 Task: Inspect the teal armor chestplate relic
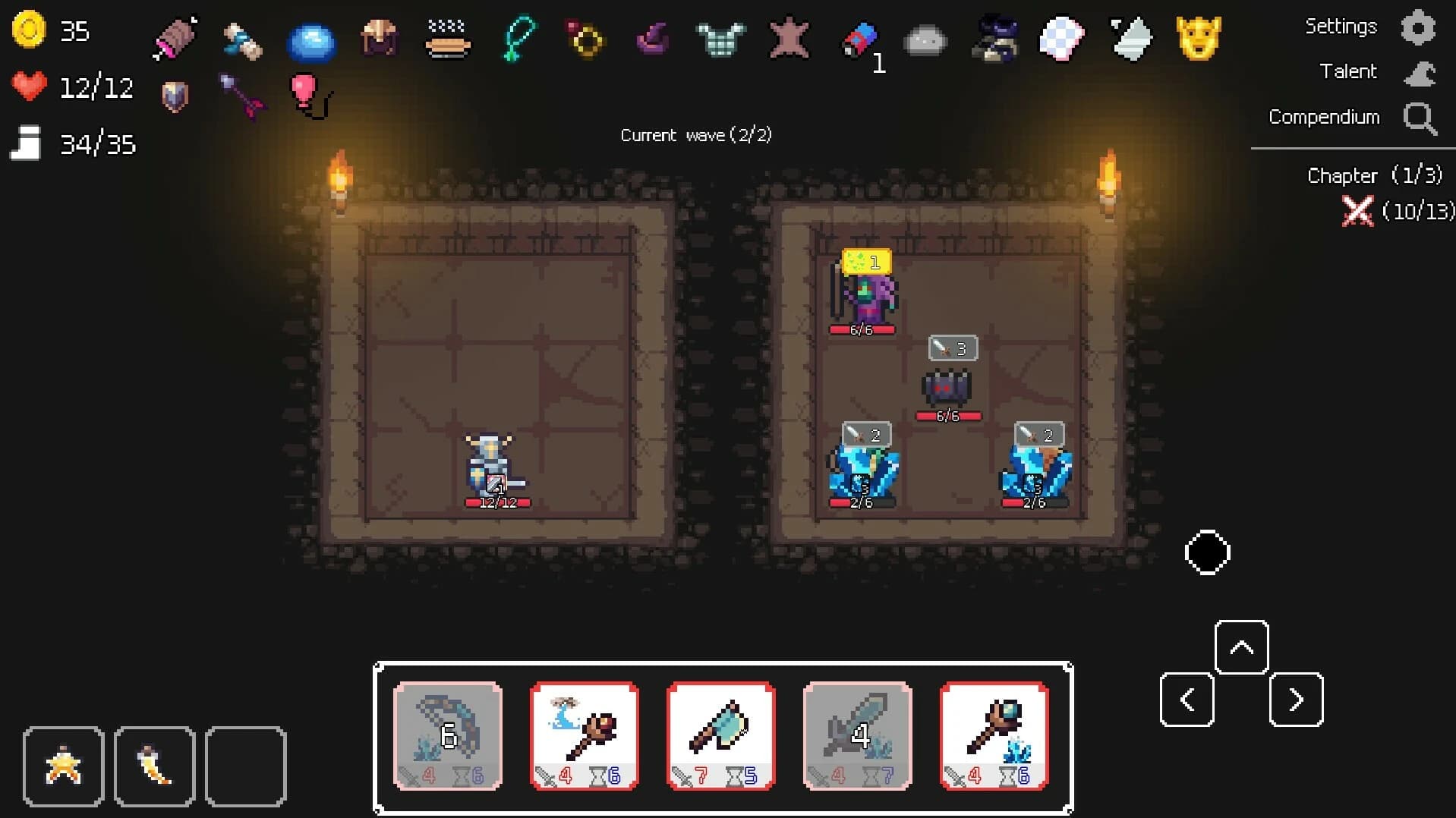720,38
